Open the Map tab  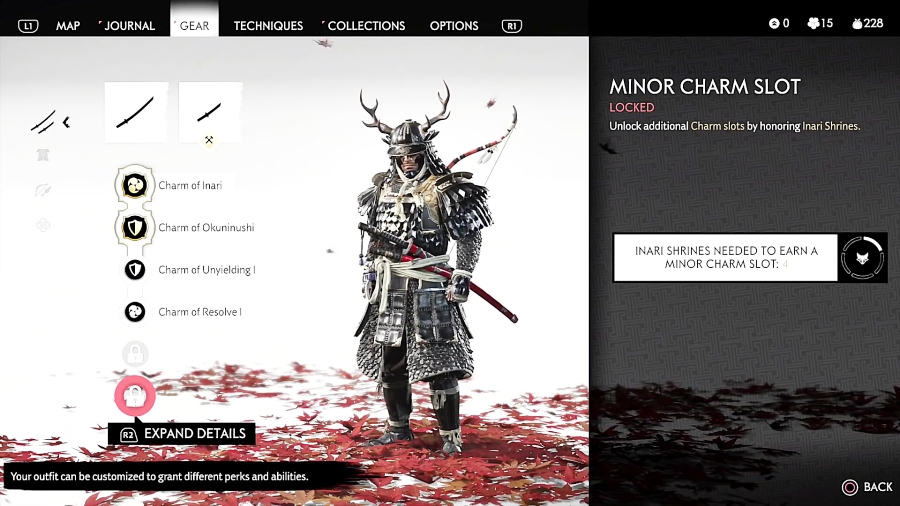tap(68, 25)
